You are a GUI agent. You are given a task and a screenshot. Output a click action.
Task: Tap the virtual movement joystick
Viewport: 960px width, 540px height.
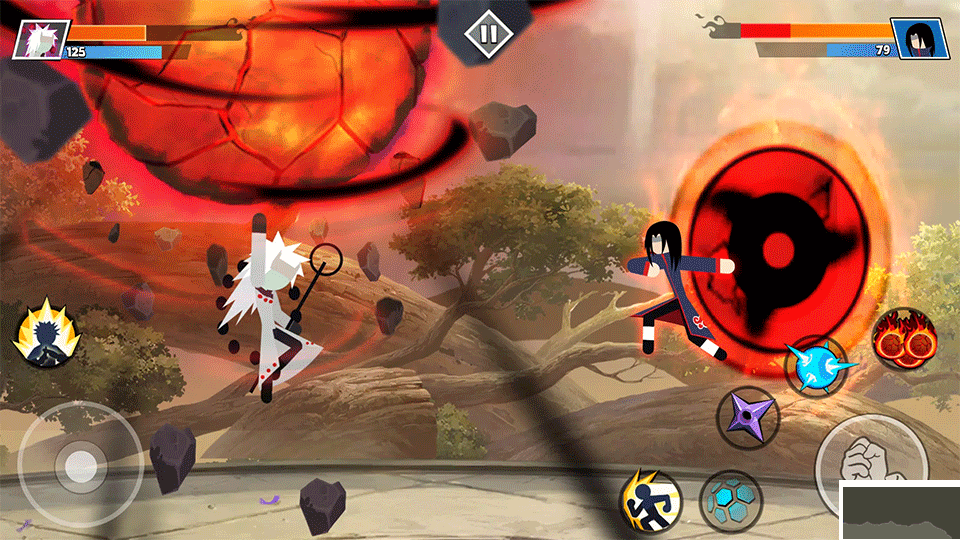click(x=80, y=463)
